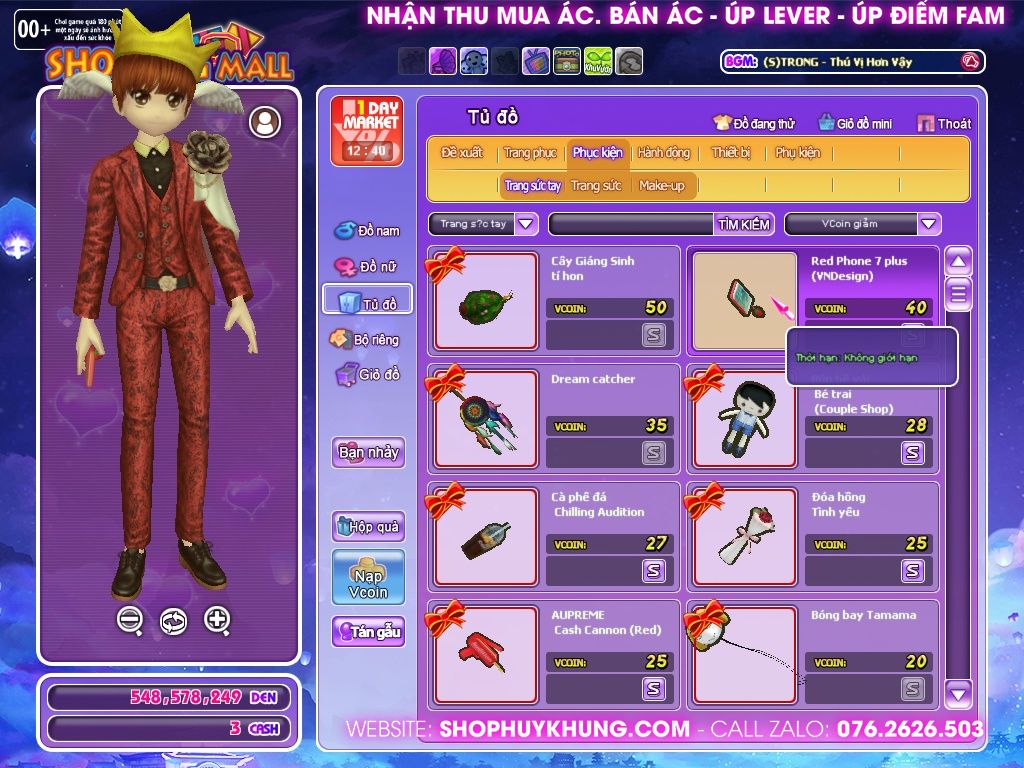The width and height of the screenshot is (1024, 768).
Task: Click the Bạn nhảy button
Action: tap(368, 452)
